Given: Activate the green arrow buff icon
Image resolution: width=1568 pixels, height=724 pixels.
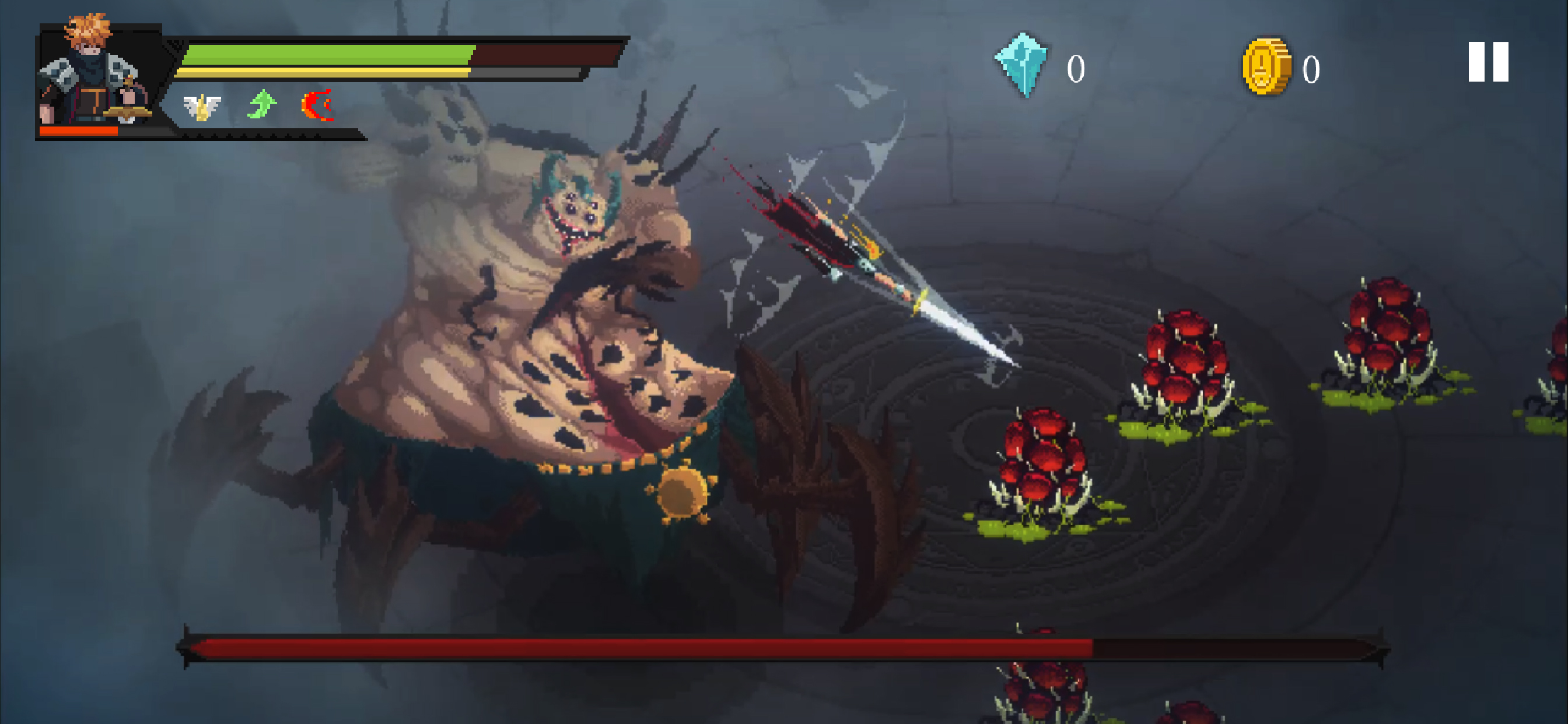Looking at the screenshot, I should point(262,105).
